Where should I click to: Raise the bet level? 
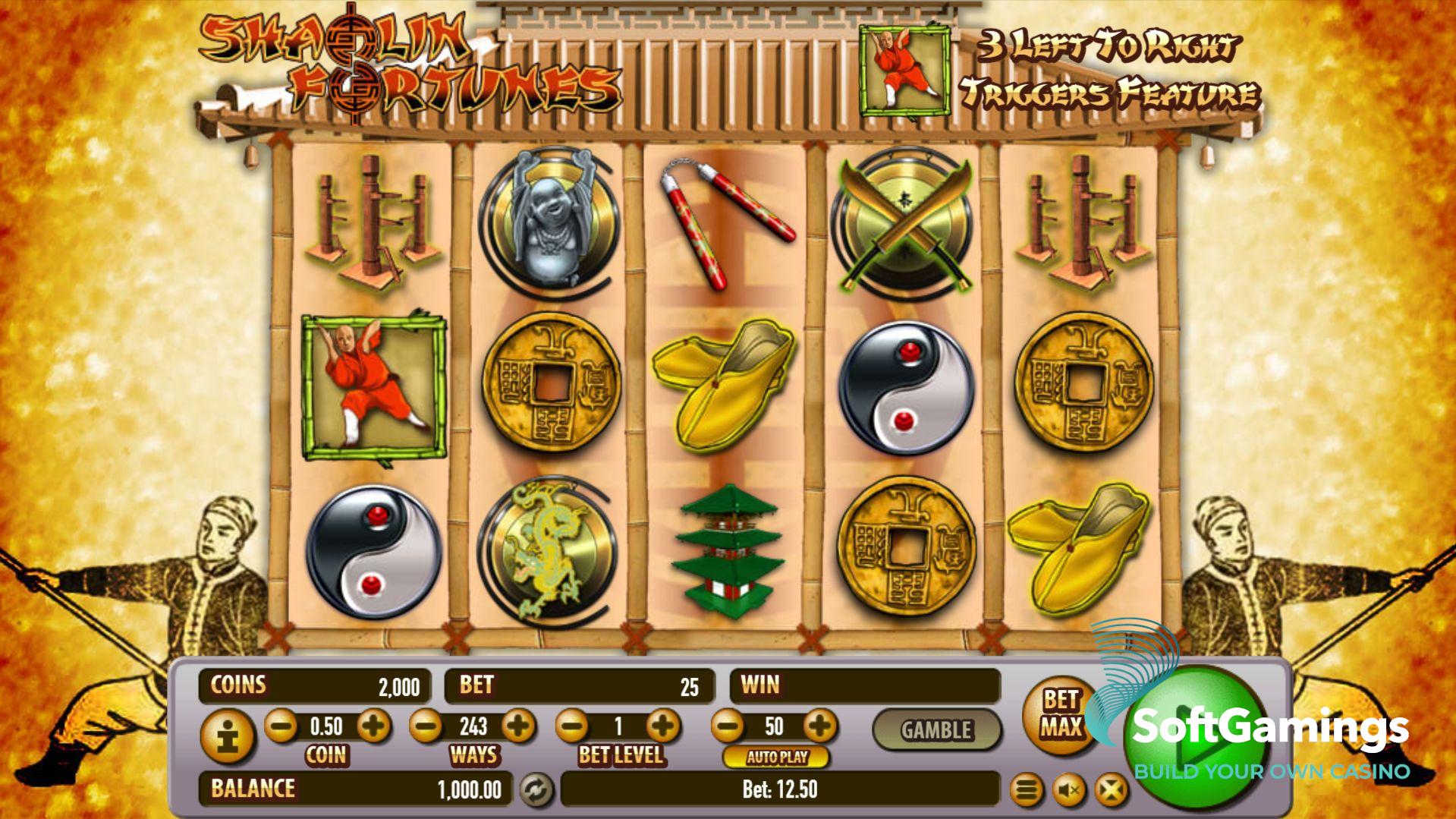(x=663, y=726)
